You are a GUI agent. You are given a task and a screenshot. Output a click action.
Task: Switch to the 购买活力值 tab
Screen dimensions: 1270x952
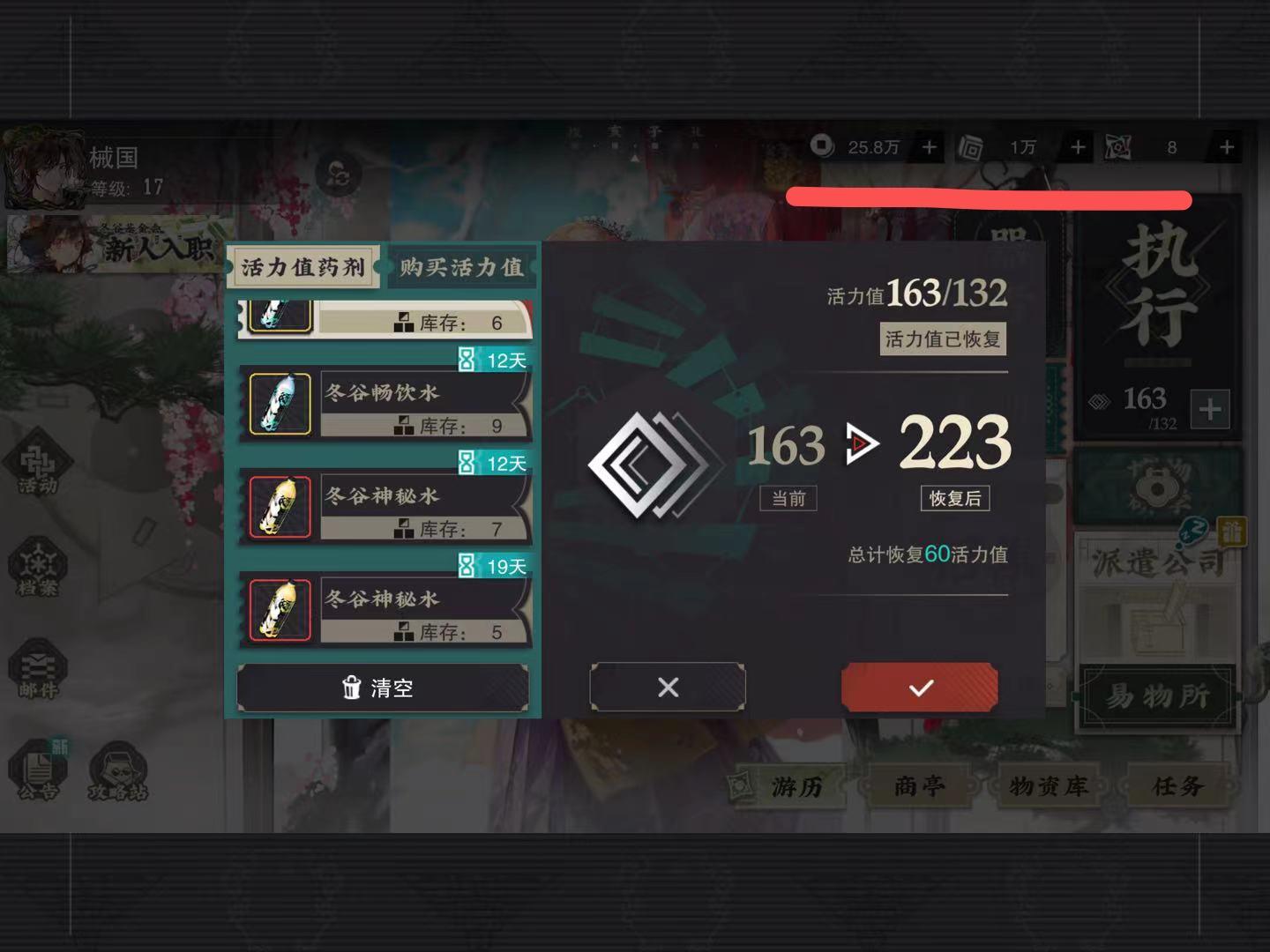pyautogui.click(x=462, y=265)
